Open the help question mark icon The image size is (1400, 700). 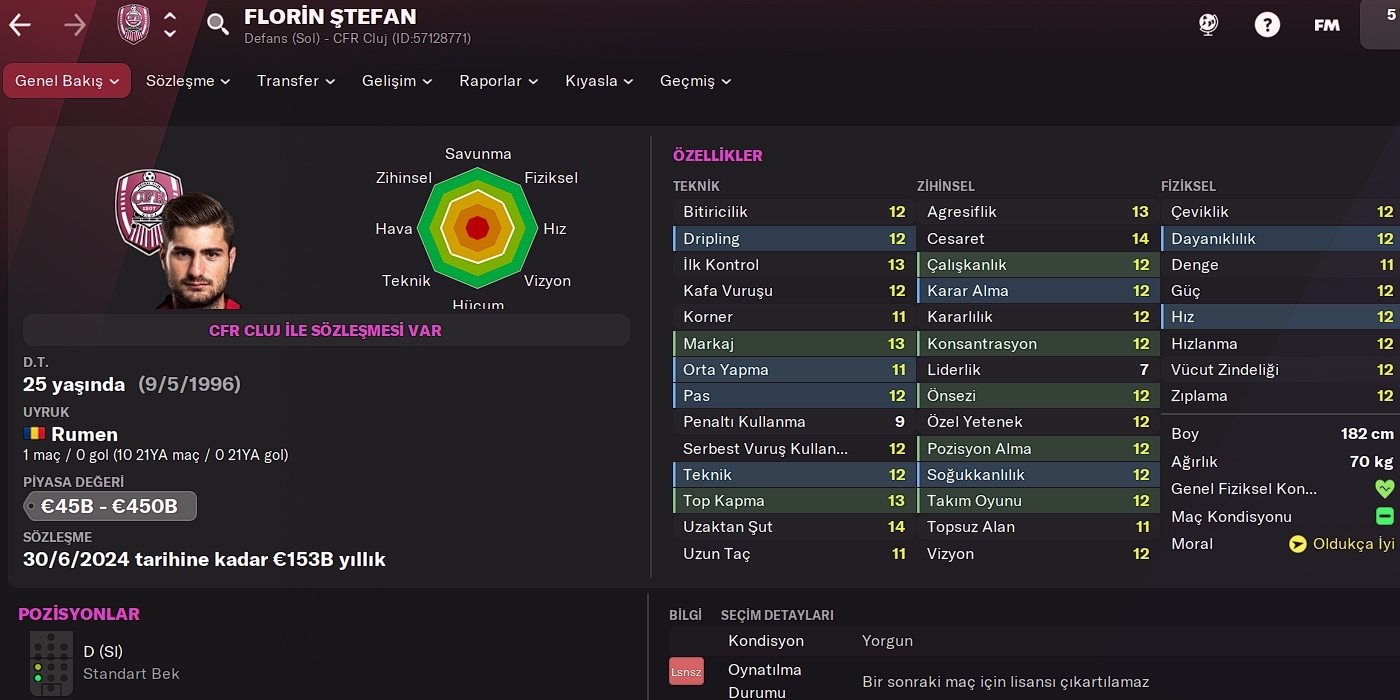point(1267,25)
